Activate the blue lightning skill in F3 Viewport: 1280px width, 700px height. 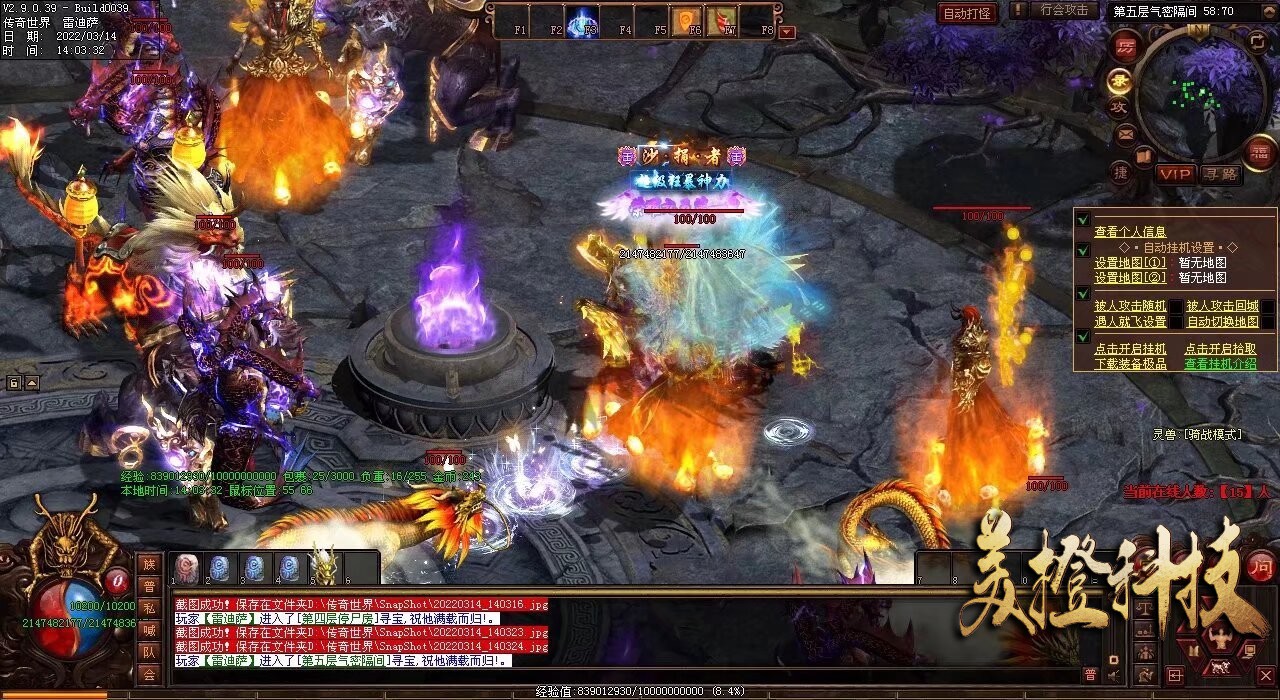(583, 22)
